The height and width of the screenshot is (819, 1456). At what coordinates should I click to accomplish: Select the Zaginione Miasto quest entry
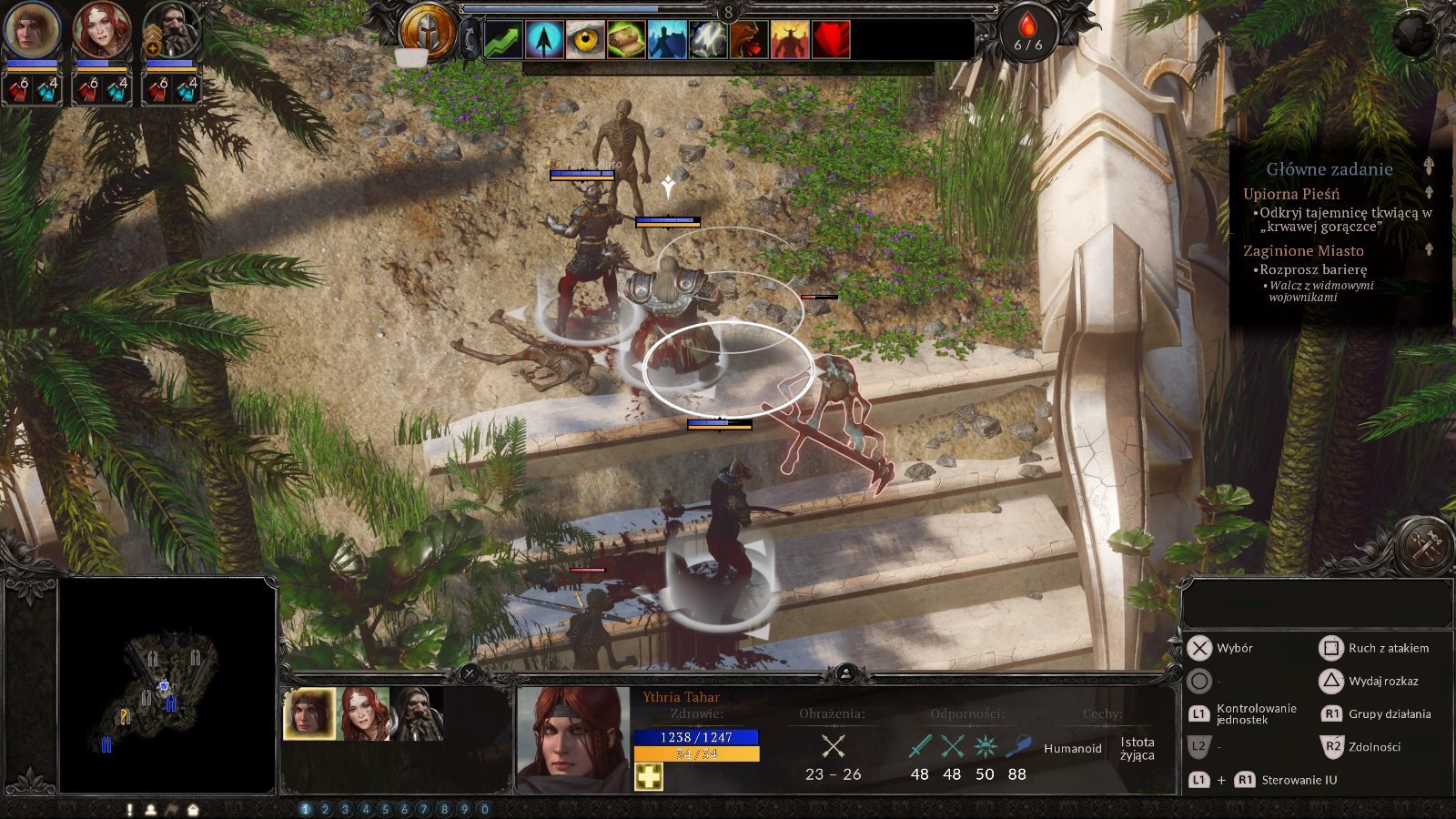pyautogui.click(x=1303, y=251)
